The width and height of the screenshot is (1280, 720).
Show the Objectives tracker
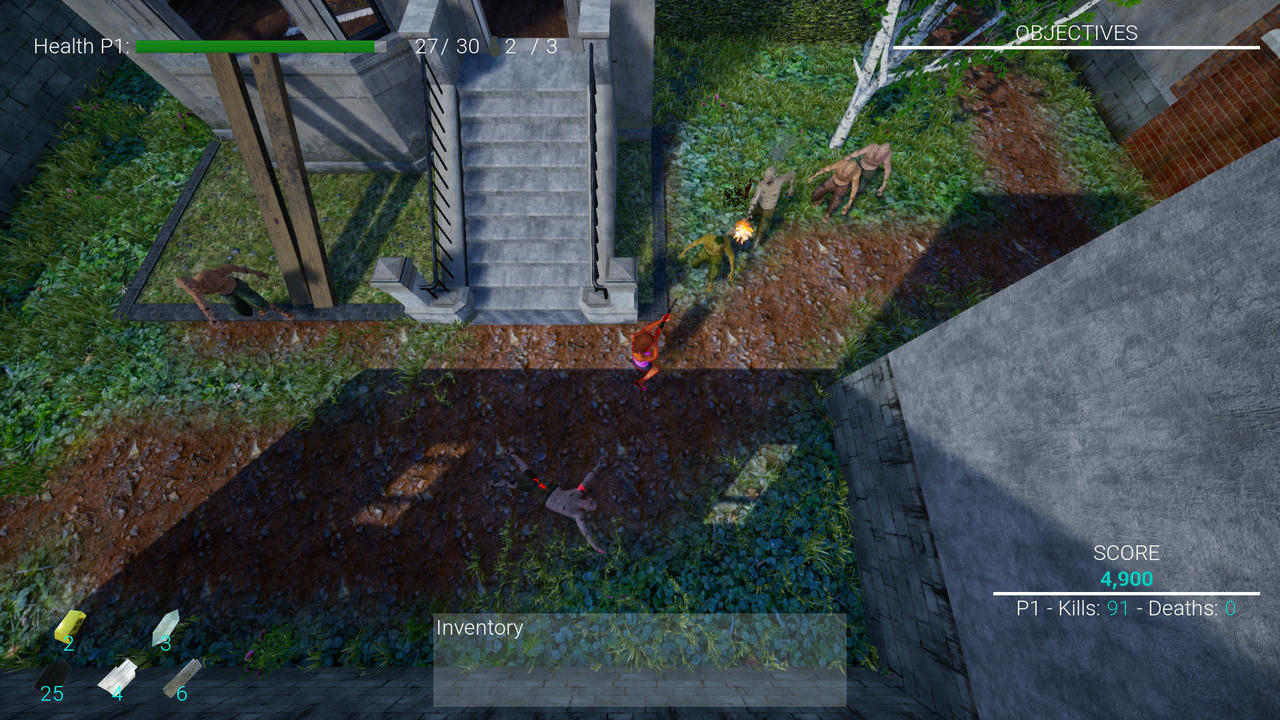point(1076,33)
